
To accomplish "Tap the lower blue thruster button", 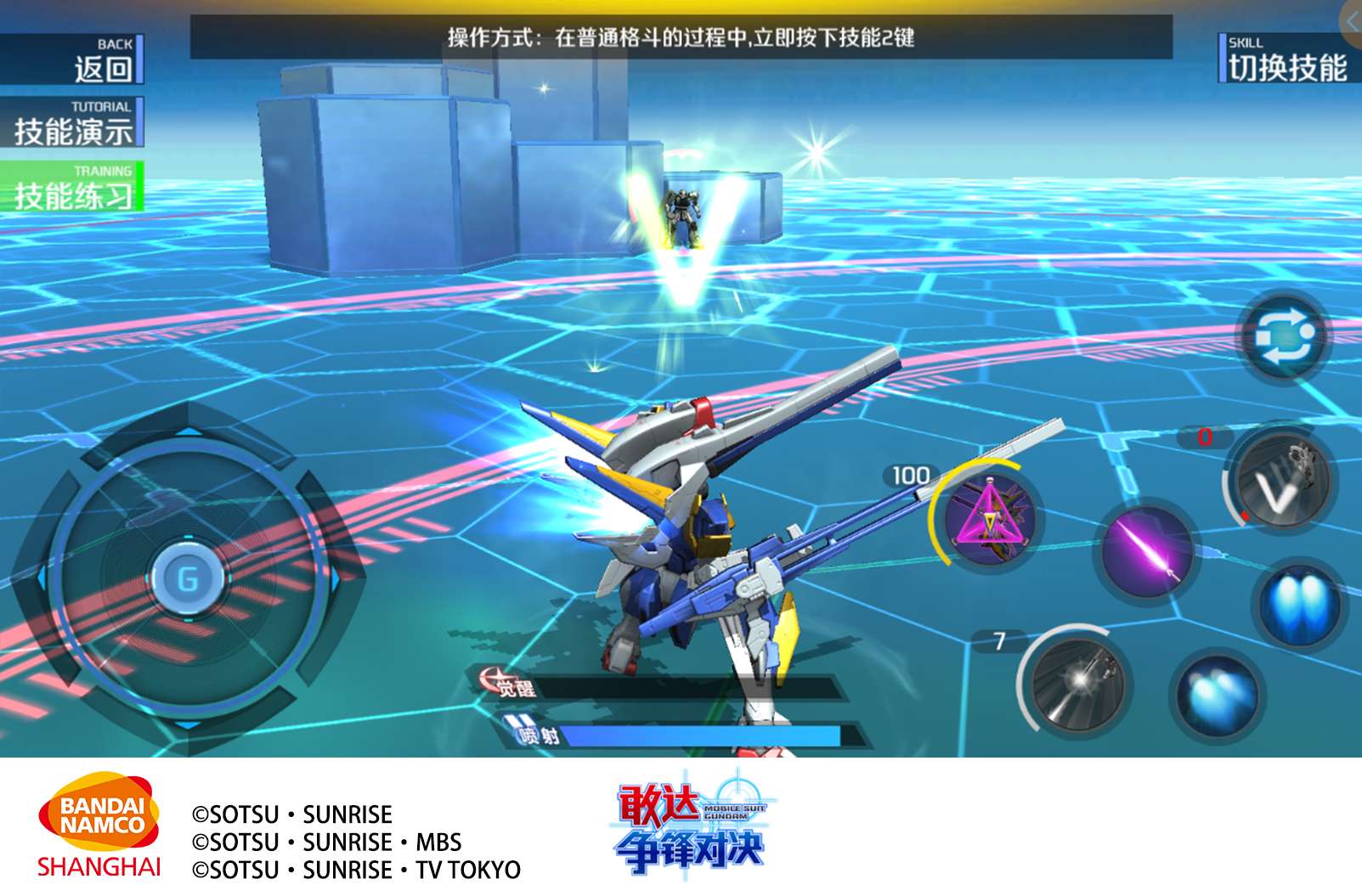I will [x=1218, y=696].
